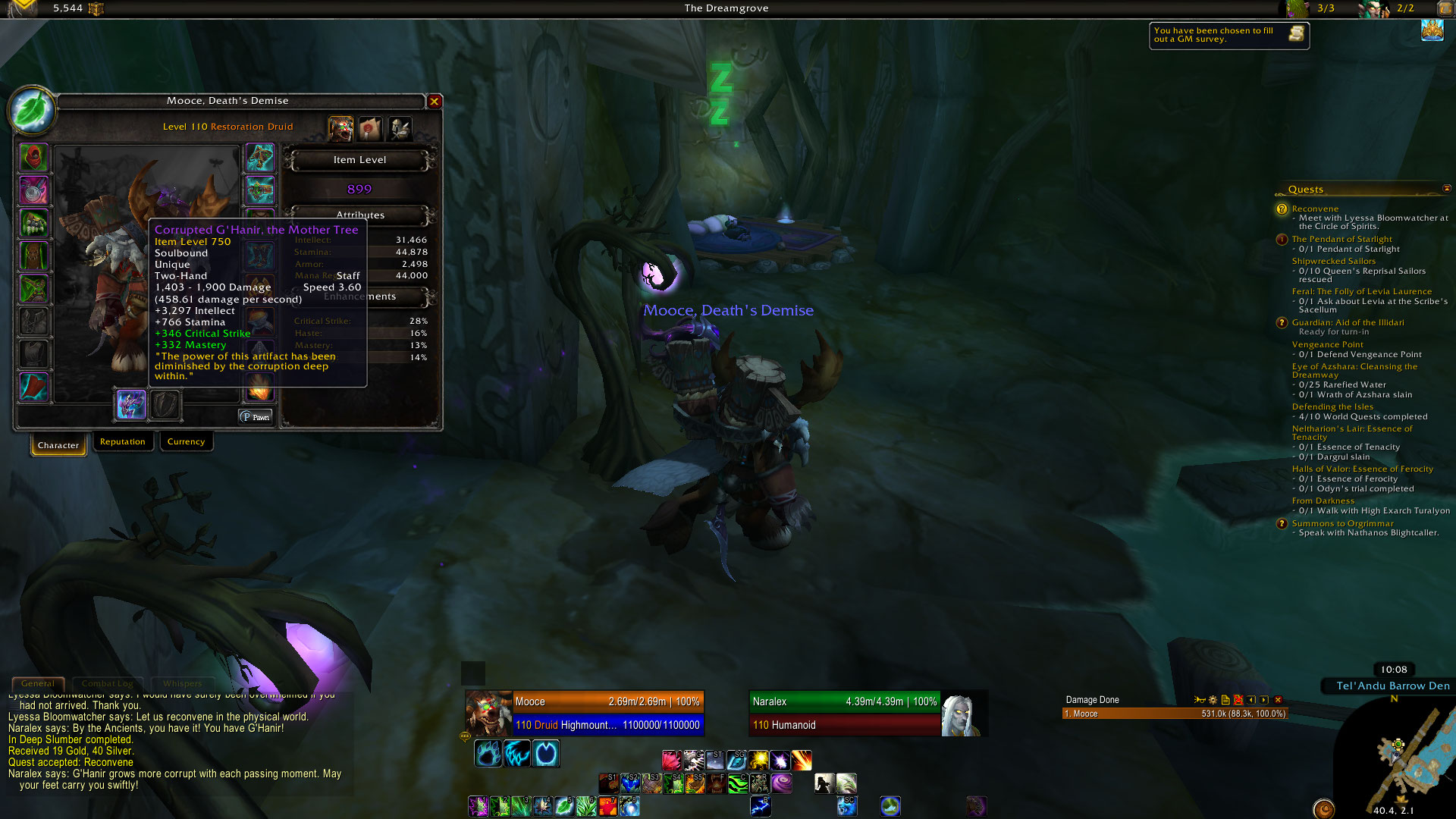Click the Tel'Andu Barrow Den minimap
The width and height of the screenshot is (1456, 819).
[x=1403, y=758]
